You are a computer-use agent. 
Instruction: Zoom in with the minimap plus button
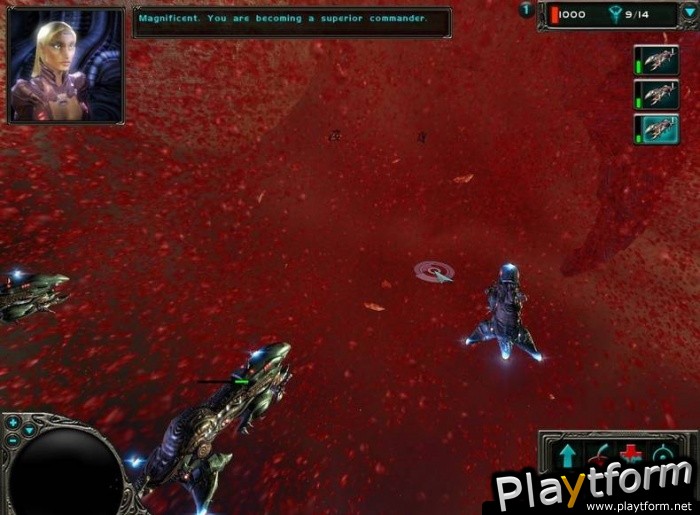13,423
